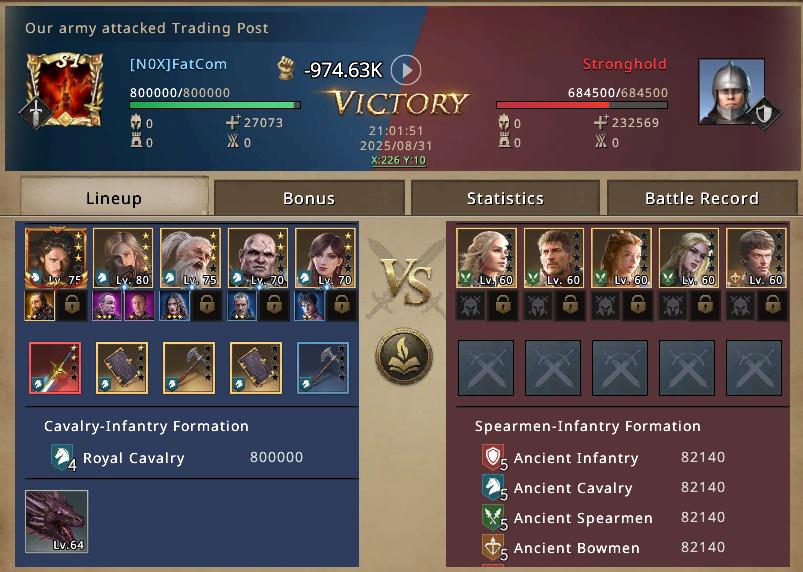Image resolution: width=803 pixels, height=572 pixels.
Task: View the Battle Record tab
Action: click(701, 198)
